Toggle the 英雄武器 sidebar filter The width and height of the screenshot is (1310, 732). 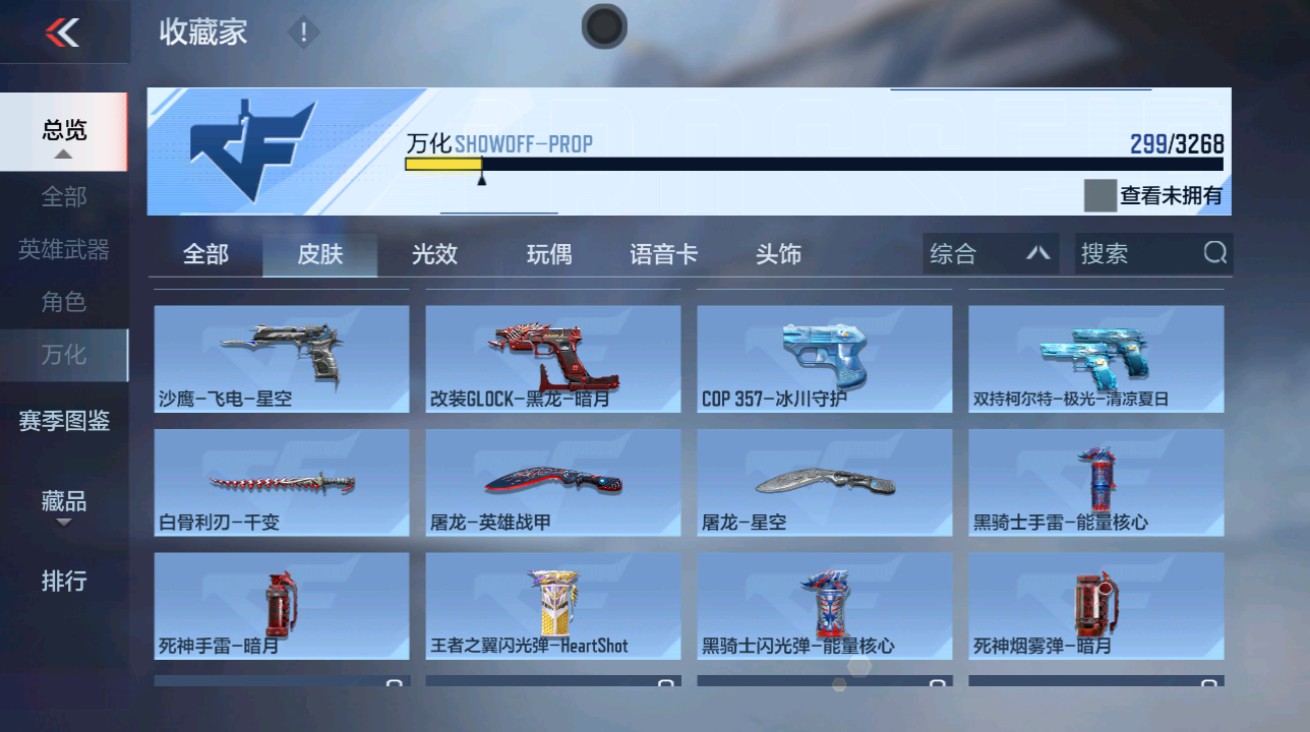pos(63,253)
